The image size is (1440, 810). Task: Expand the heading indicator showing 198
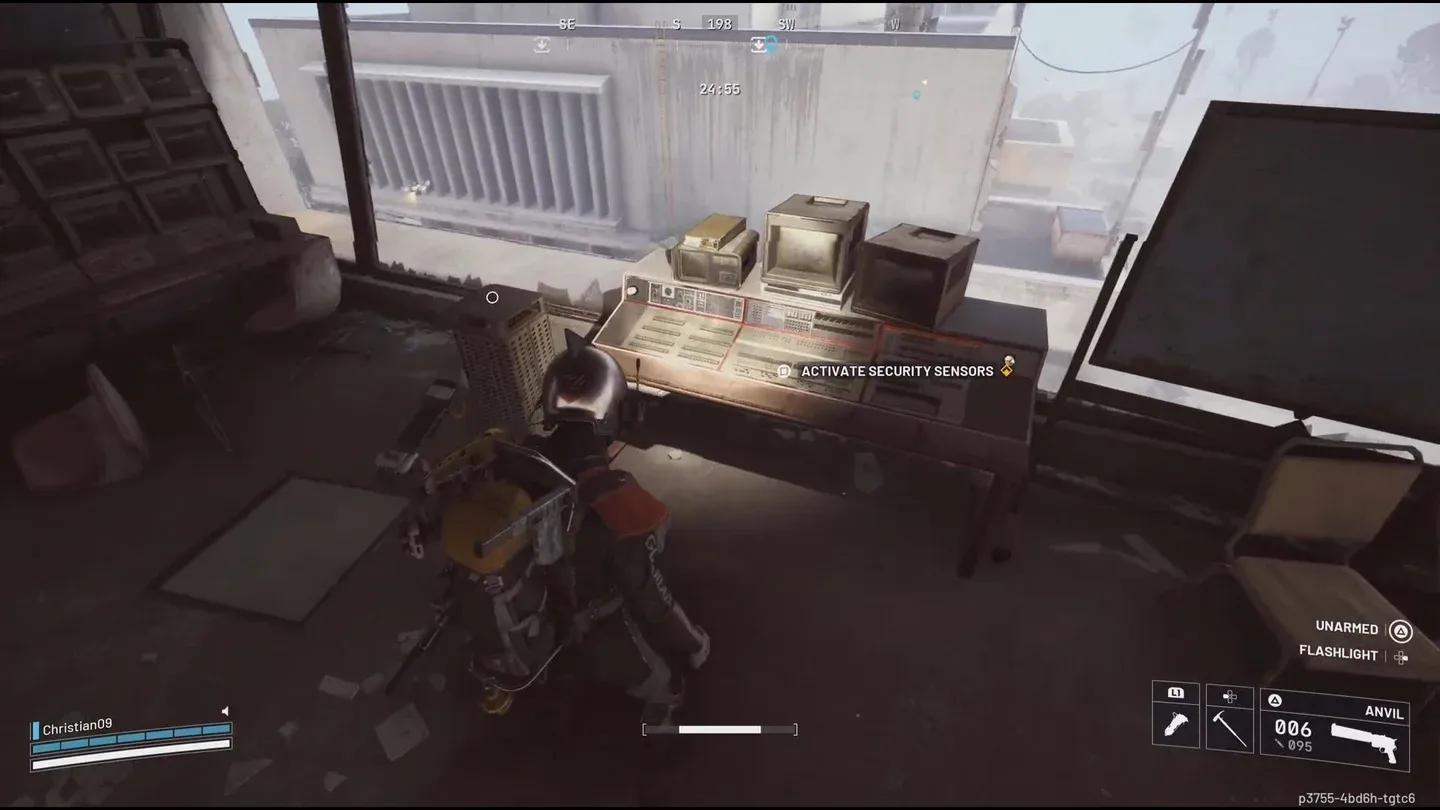[718, 23]
